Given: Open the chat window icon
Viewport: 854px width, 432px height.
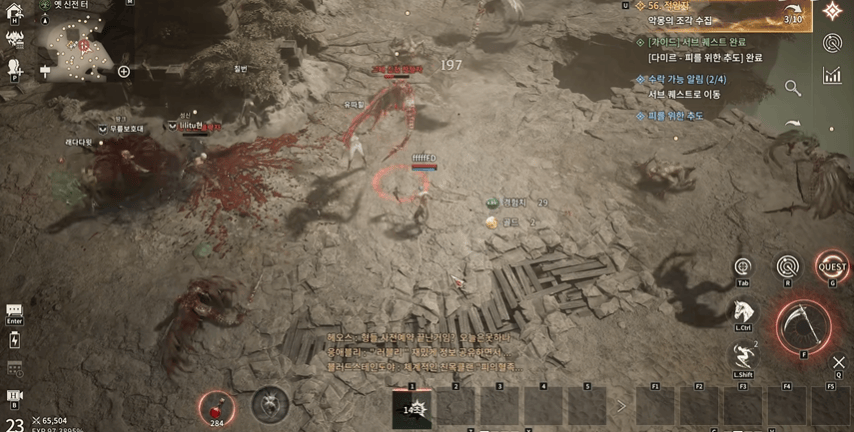Looking at the screenshot, I should (14, 311).
